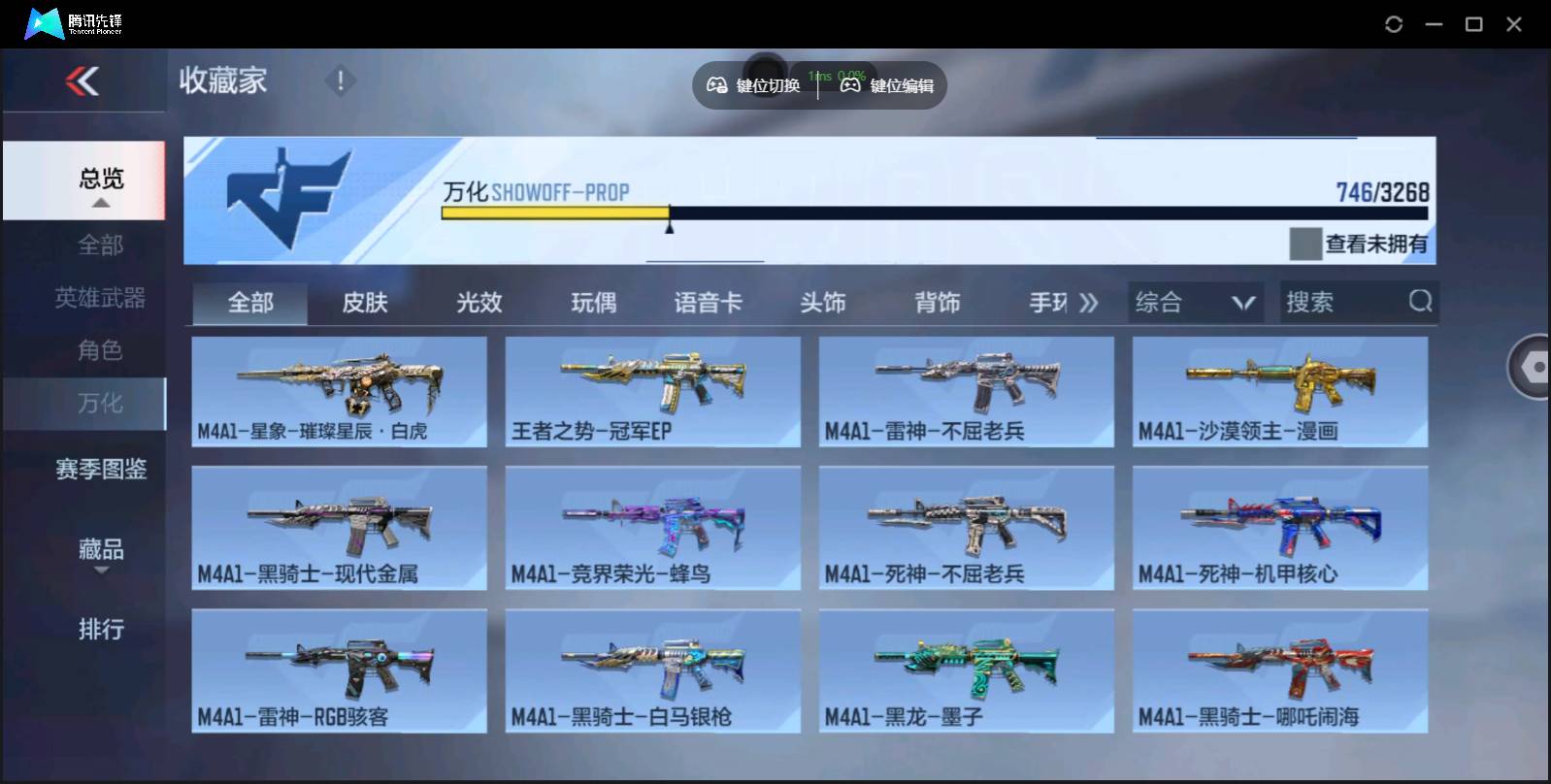Switch to the 语音卡 tab
Image resolution: width=1551 pixels, height=784 pixels.
[x=708, y=302]
